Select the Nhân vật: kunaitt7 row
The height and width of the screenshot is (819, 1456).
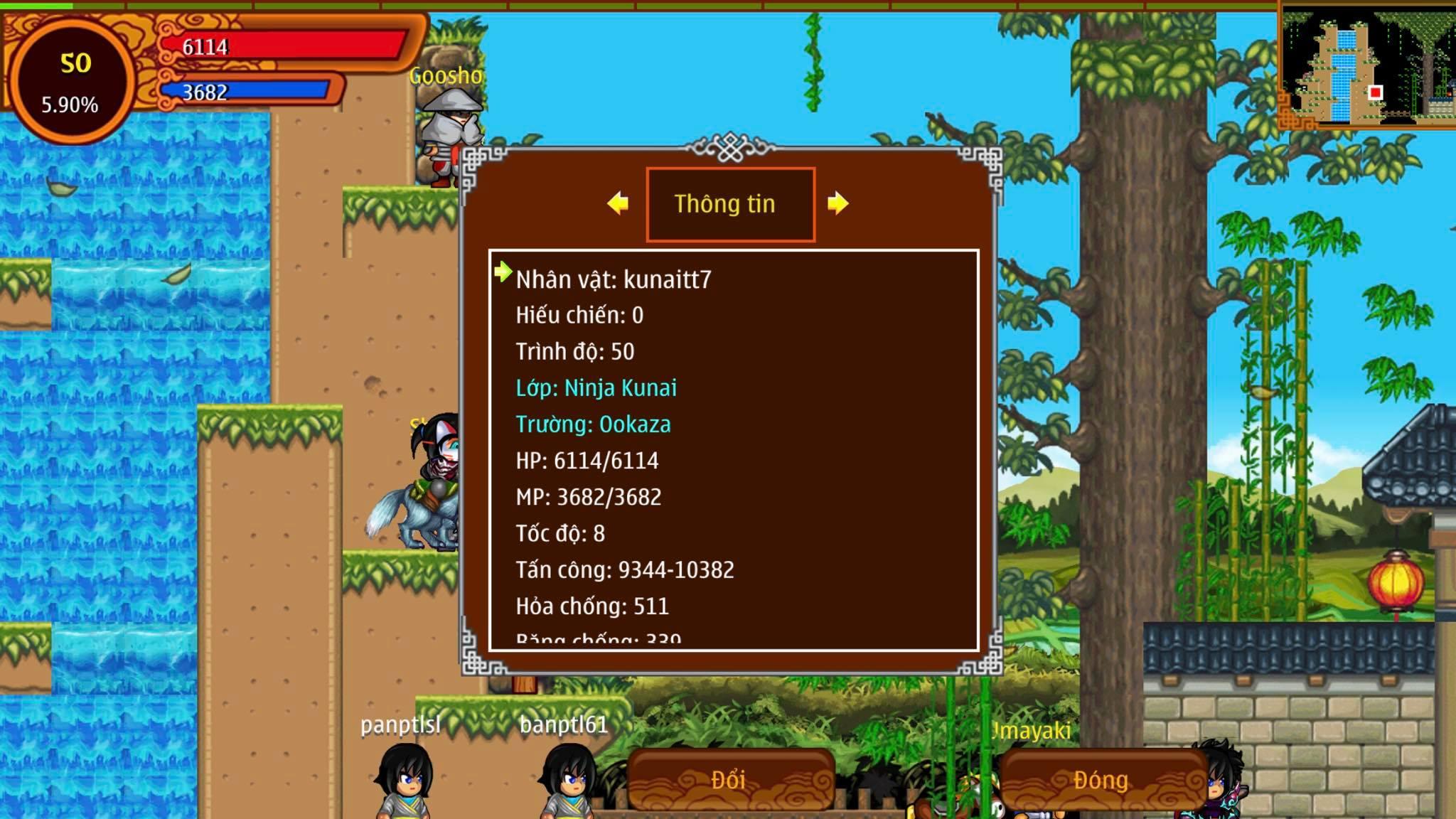[613, 279]
